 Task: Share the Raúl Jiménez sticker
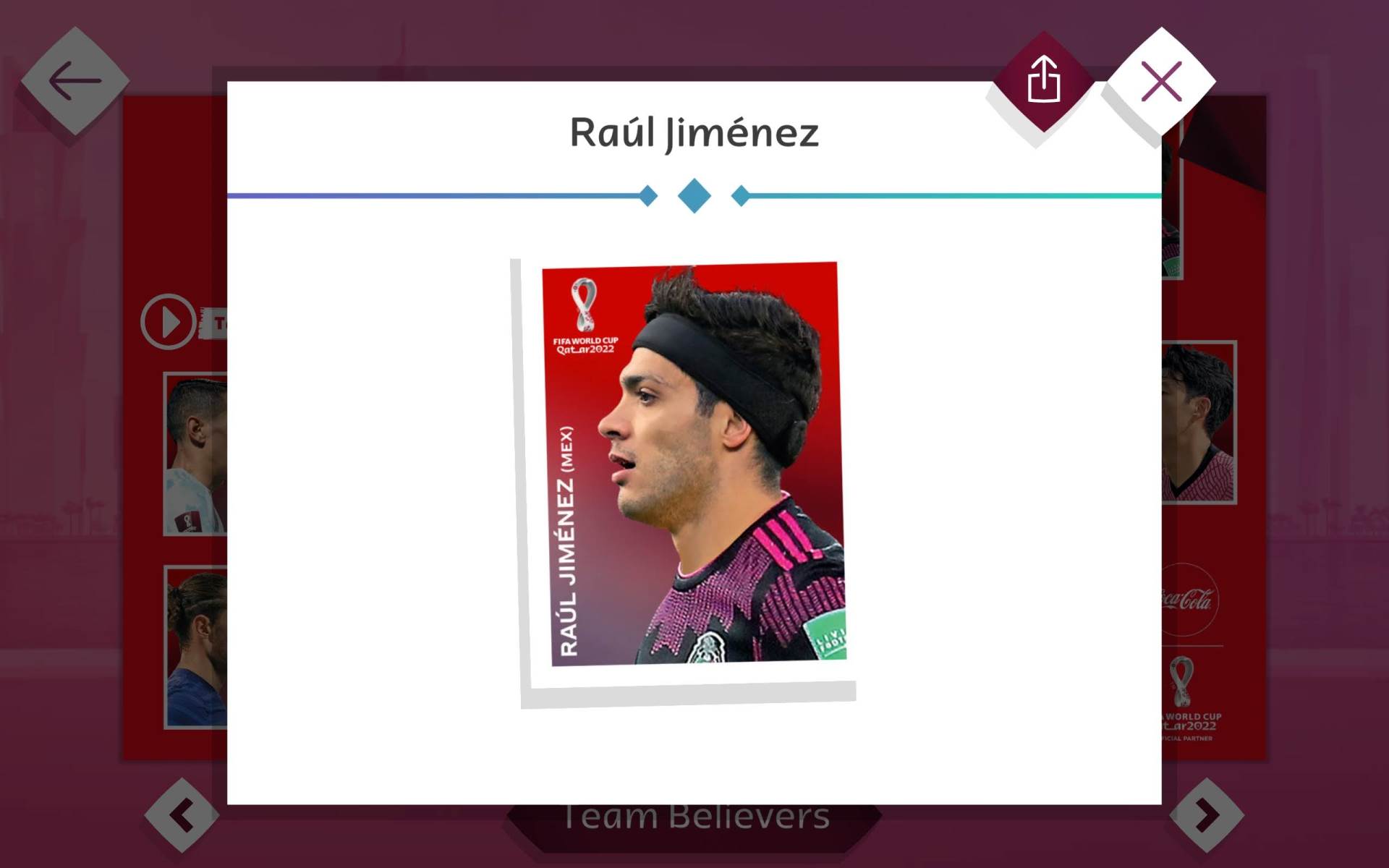pos(1044,80)
